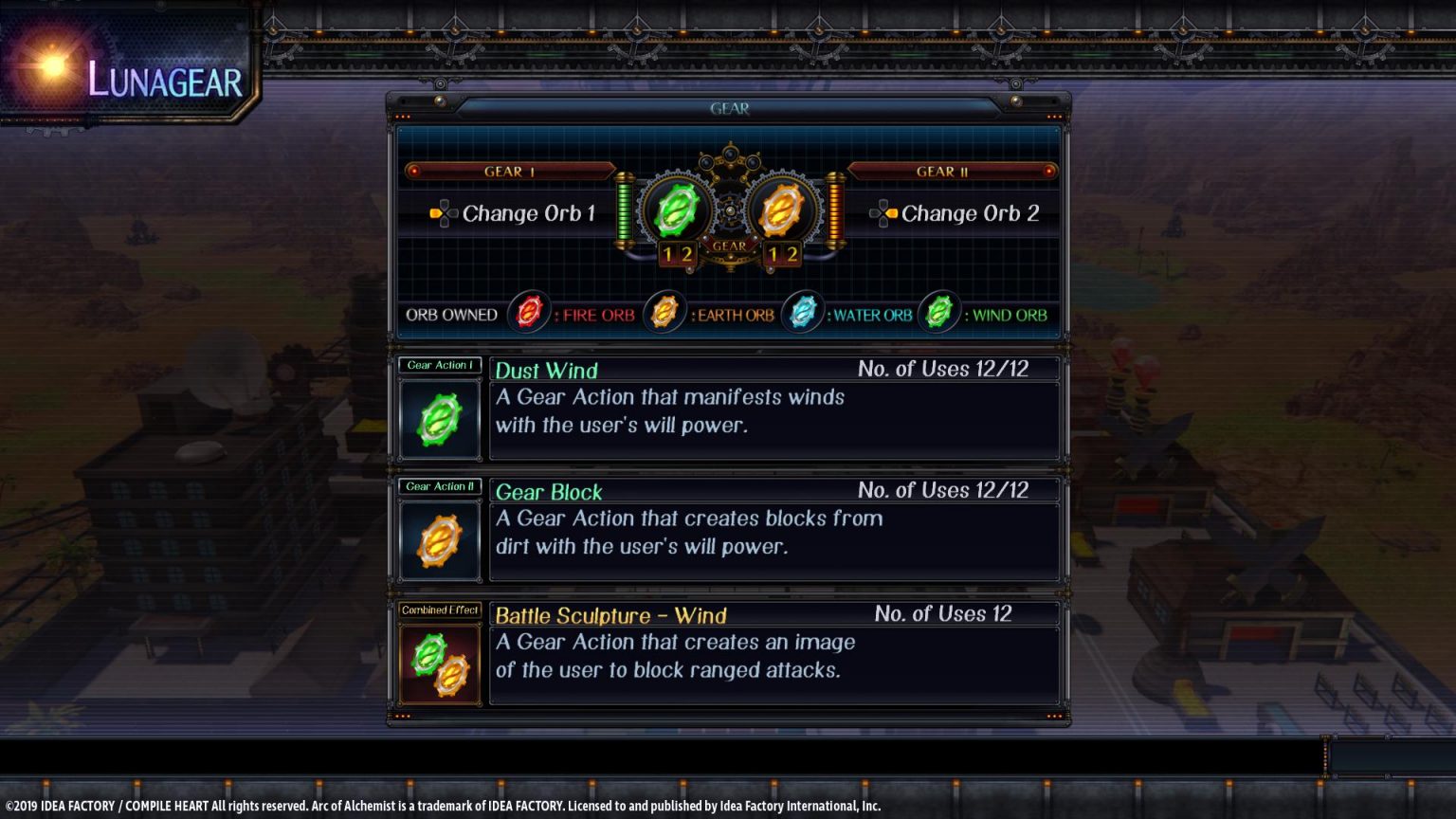
Task: Open the Change Orb 2 selector
Action: (969, 213)
